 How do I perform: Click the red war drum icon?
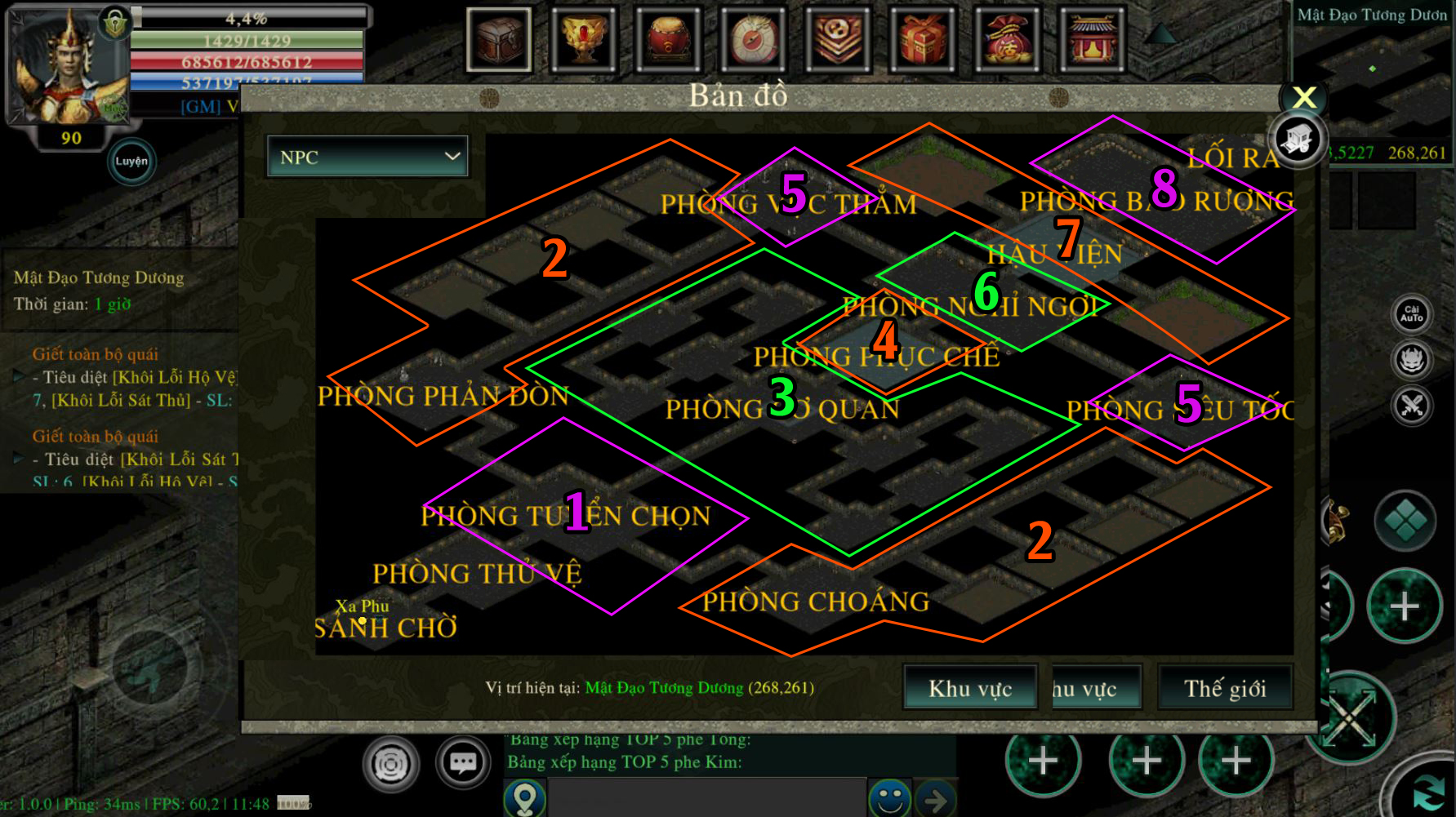[x=668, y=39]
